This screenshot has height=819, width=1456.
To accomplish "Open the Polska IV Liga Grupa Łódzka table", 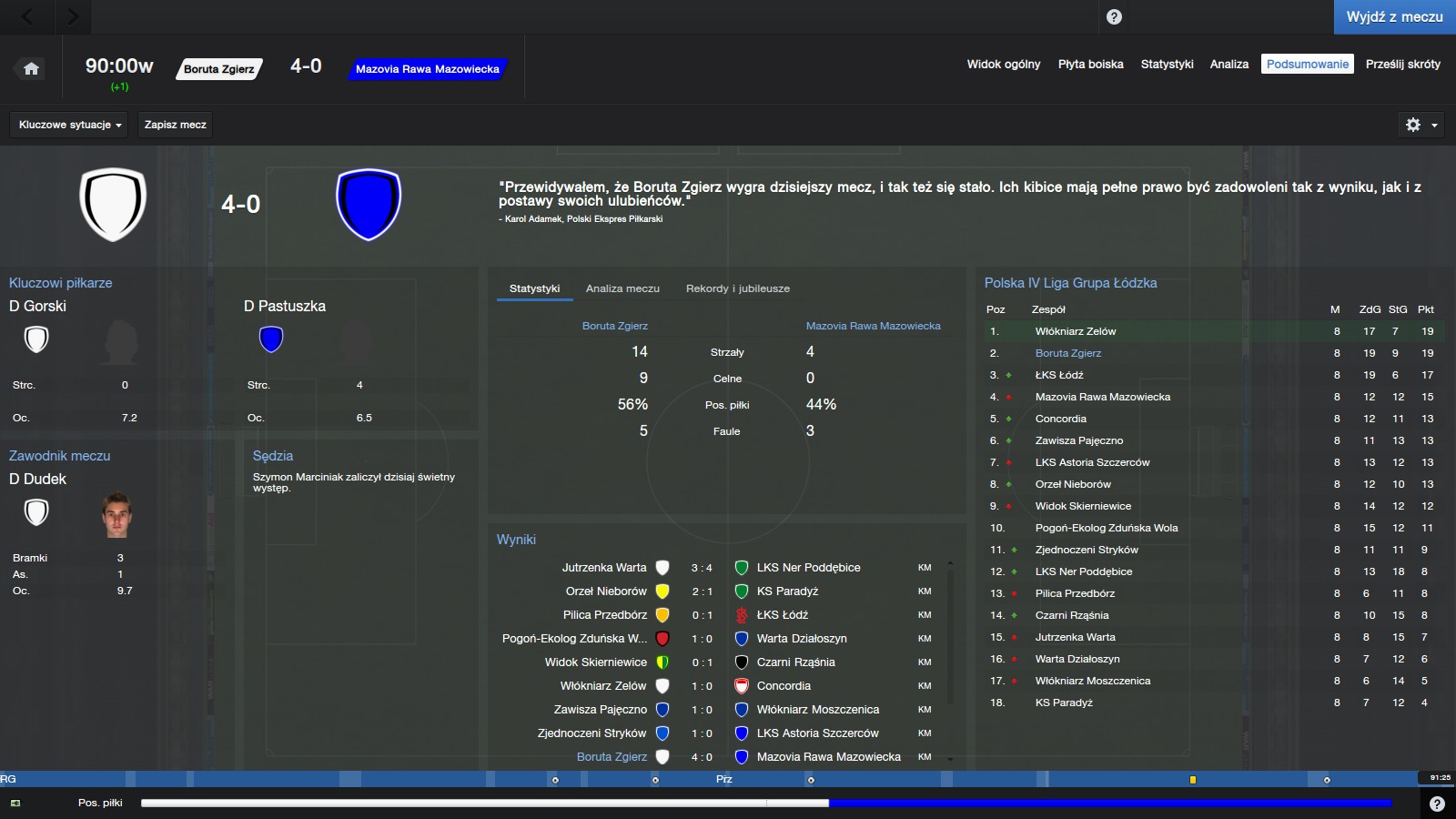I will [1070, 283].
